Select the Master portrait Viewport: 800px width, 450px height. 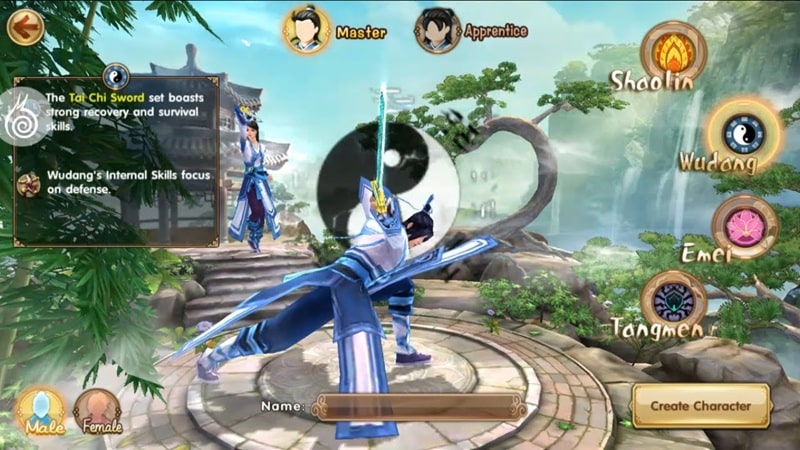pos(307,29)
